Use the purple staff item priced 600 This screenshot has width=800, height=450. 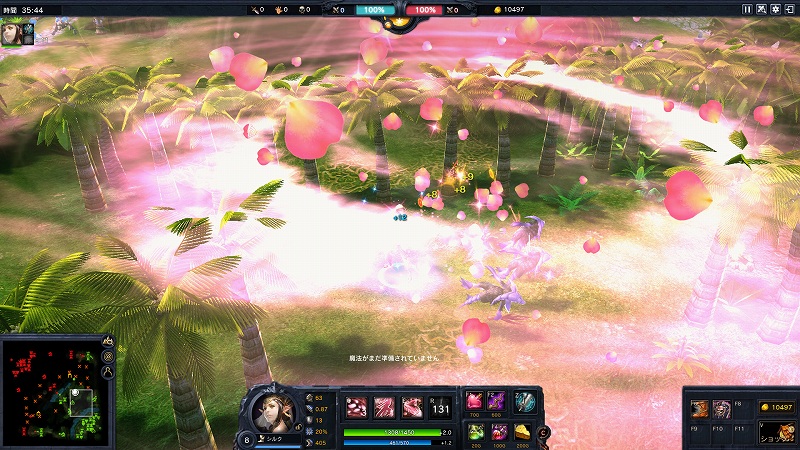click(497, 400)
